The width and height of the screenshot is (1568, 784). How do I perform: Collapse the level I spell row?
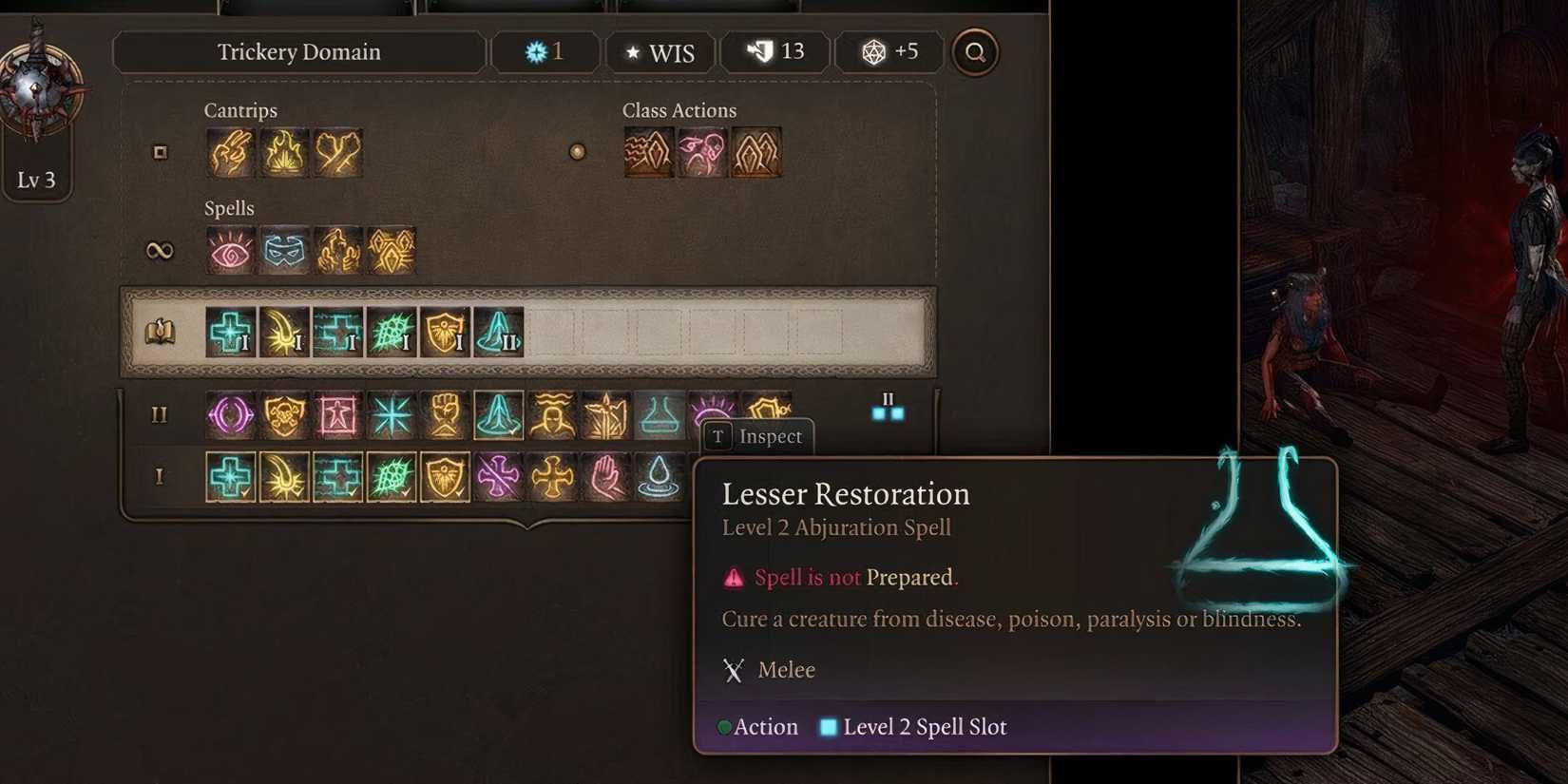click(x=159, y=475)
